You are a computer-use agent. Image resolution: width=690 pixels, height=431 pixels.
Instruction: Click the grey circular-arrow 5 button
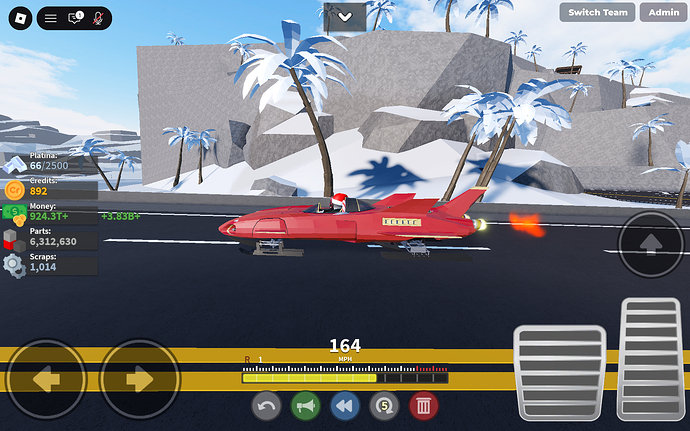383,406
